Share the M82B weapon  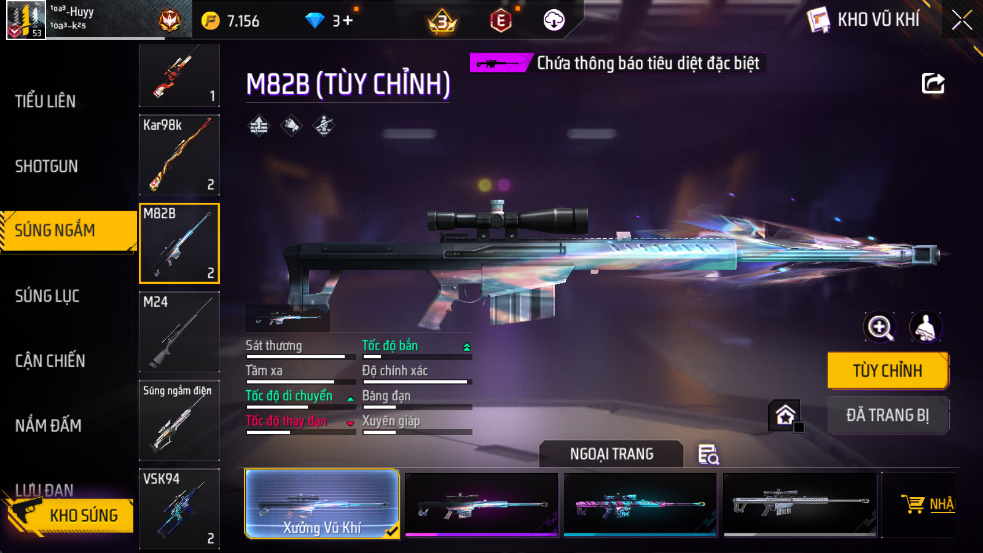pos(933,84)
